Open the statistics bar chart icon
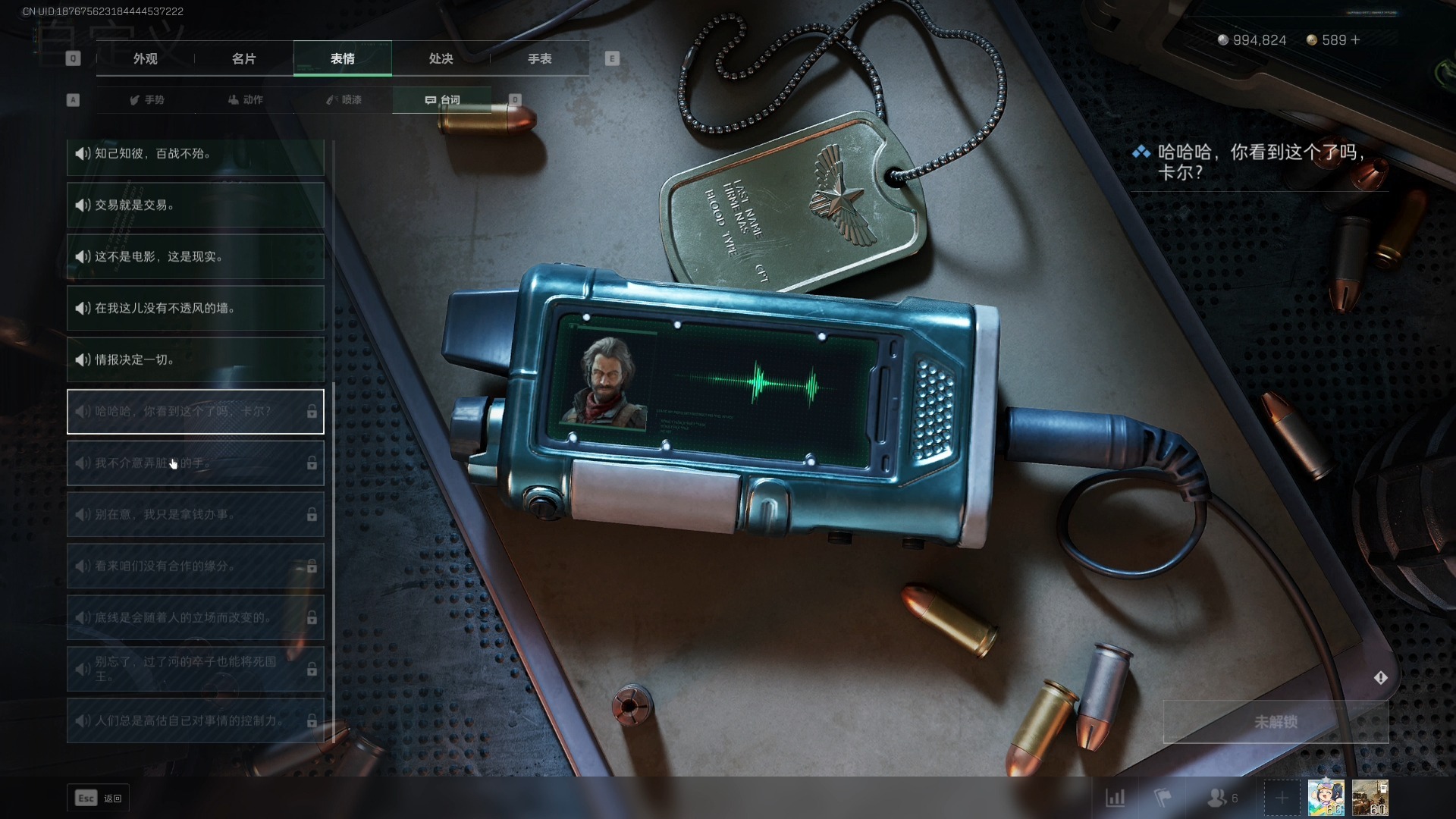 coord(1115,798)
